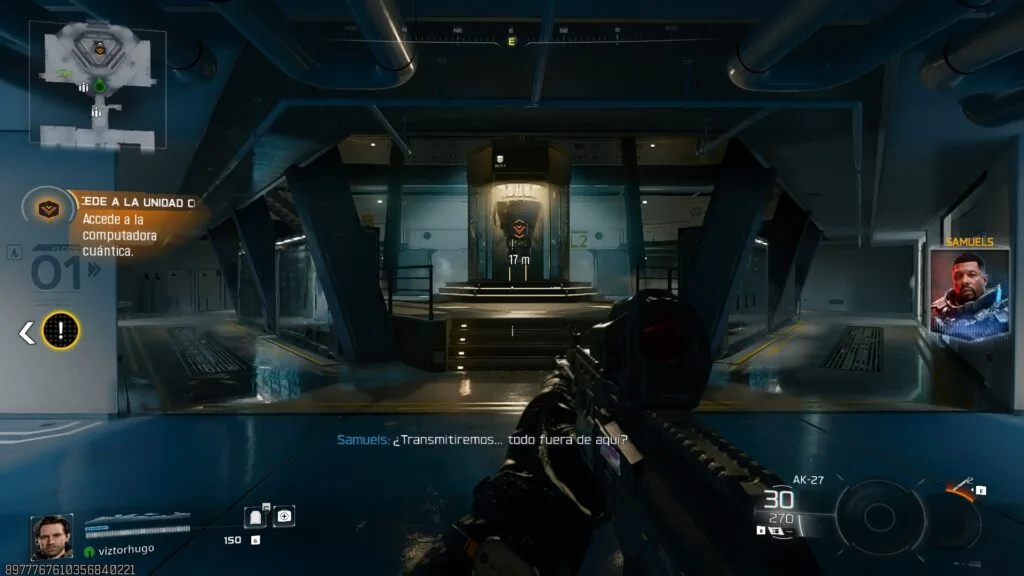
Task: Open the yellow exclamation alert icon
Action: pyautogui.click(x=61, y=330)
